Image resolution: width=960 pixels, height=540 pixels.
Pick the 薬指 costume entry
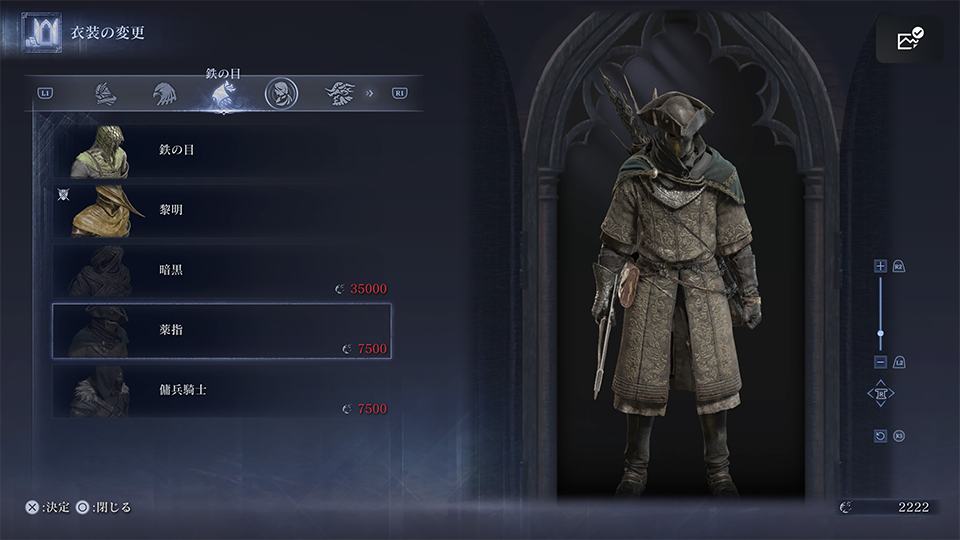(220, 330)
